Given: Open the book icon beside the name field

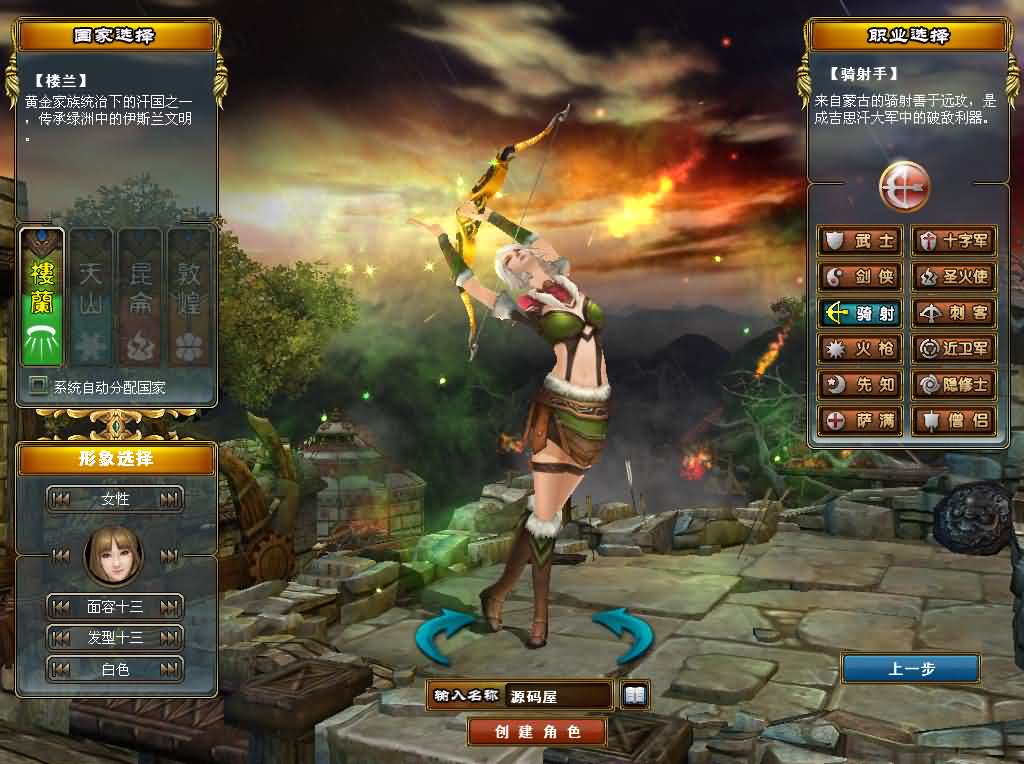Looking at the screenshot, I should (x=635, y=694).
